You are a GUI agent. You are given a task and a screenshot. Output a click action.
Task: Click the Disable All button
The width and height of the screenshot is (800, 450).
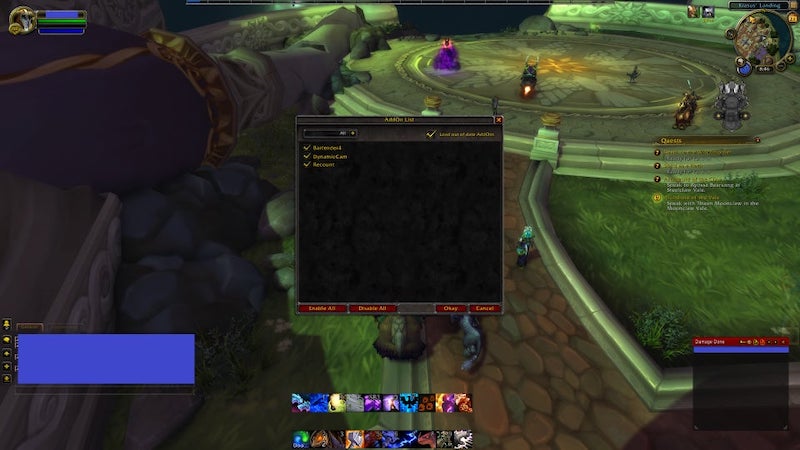(372, 308)
